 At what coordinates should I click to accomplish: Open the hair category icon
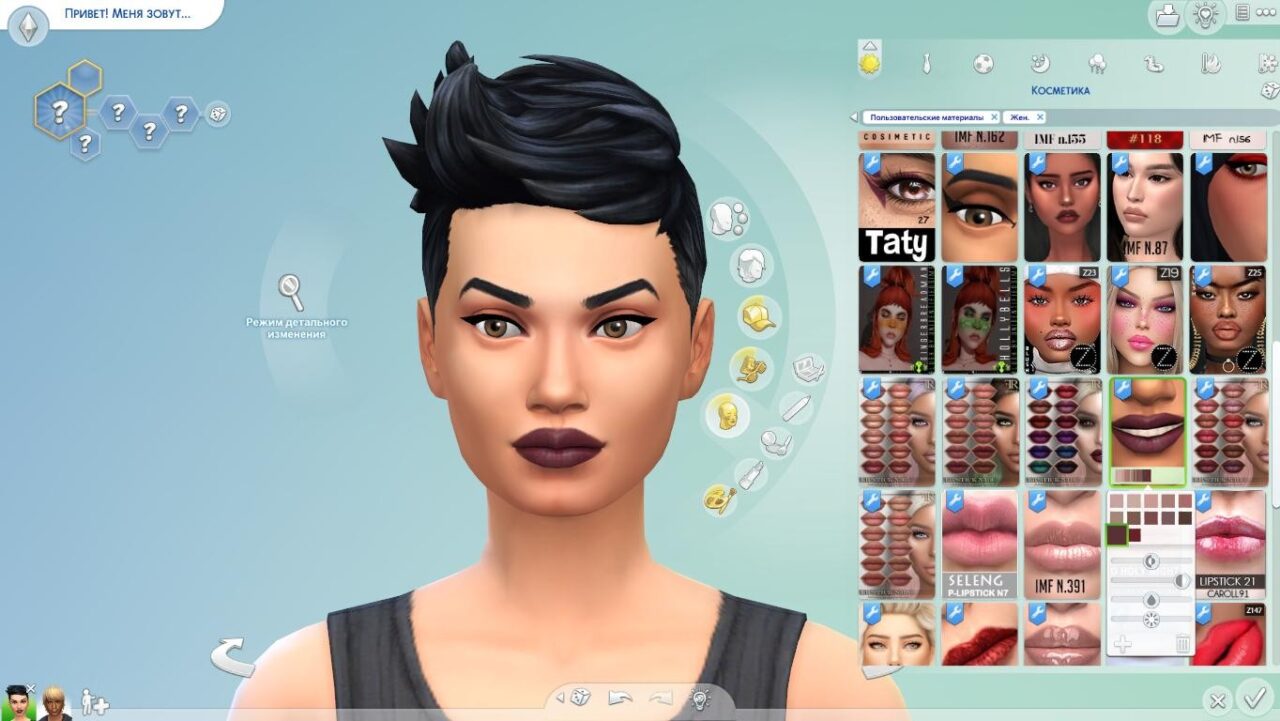[751, 267]
